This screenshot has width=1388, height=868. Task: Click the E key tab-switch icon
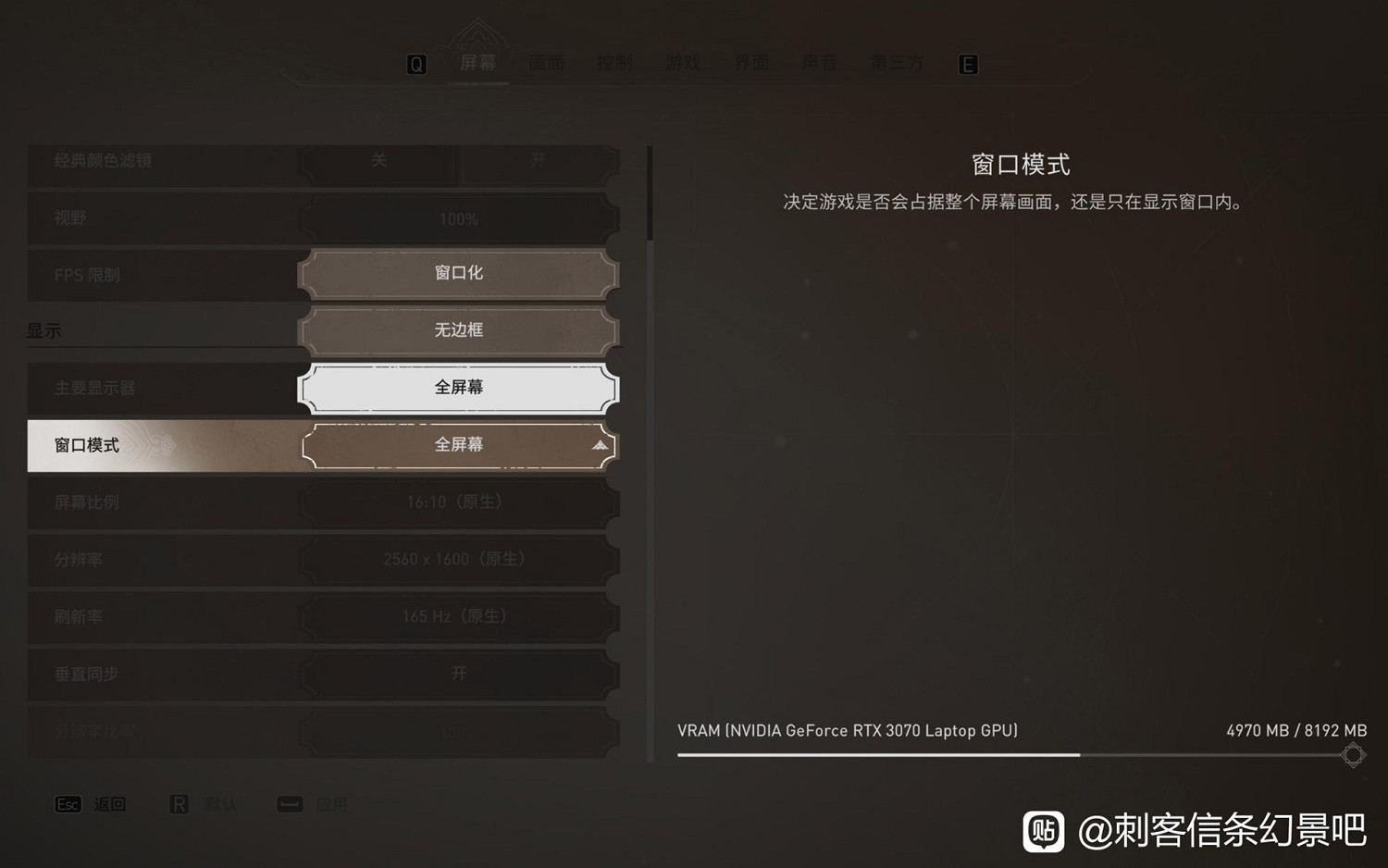[968, 64]
